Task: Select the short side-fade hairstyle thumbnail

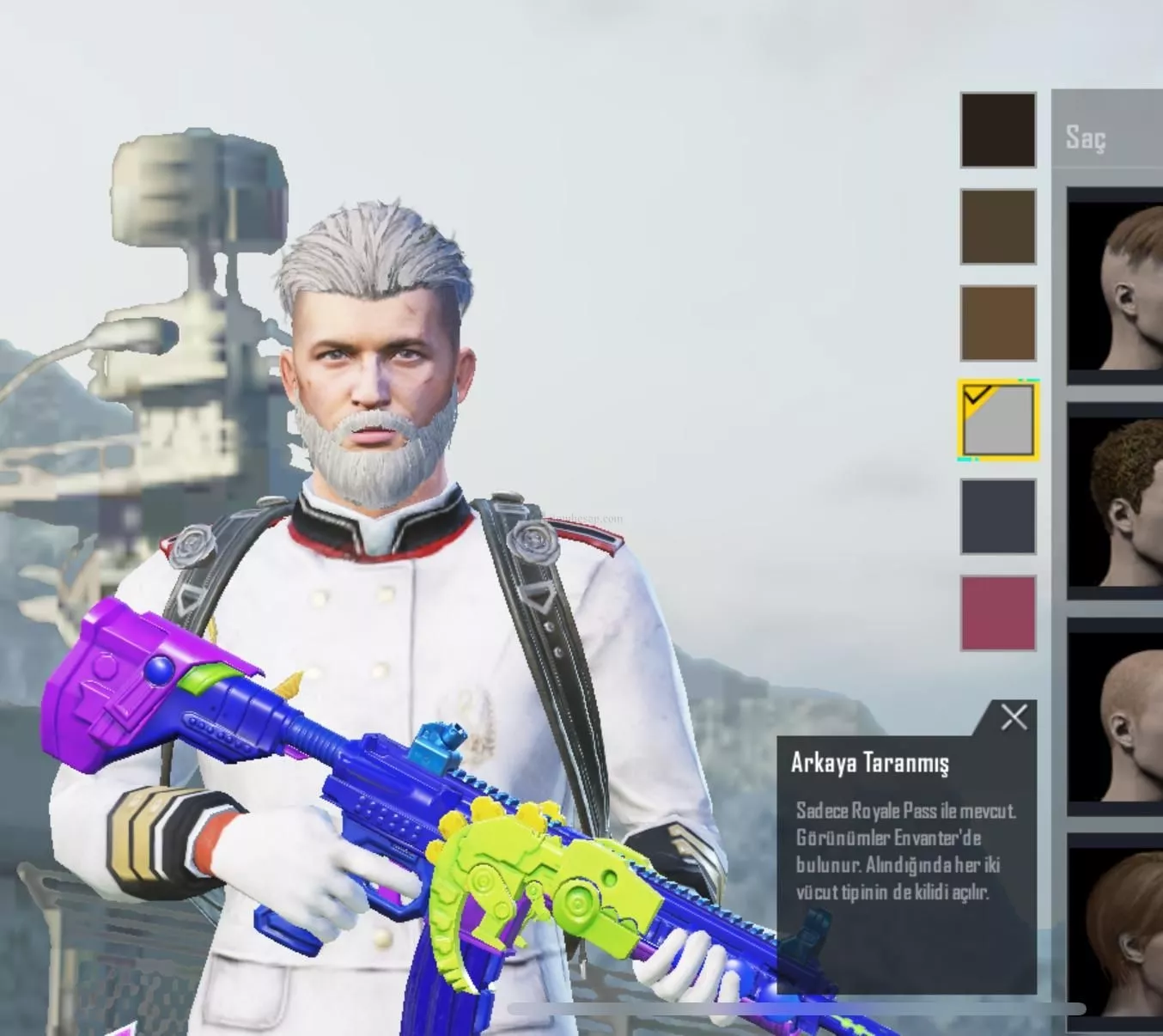Action: tap(1117, 286)
